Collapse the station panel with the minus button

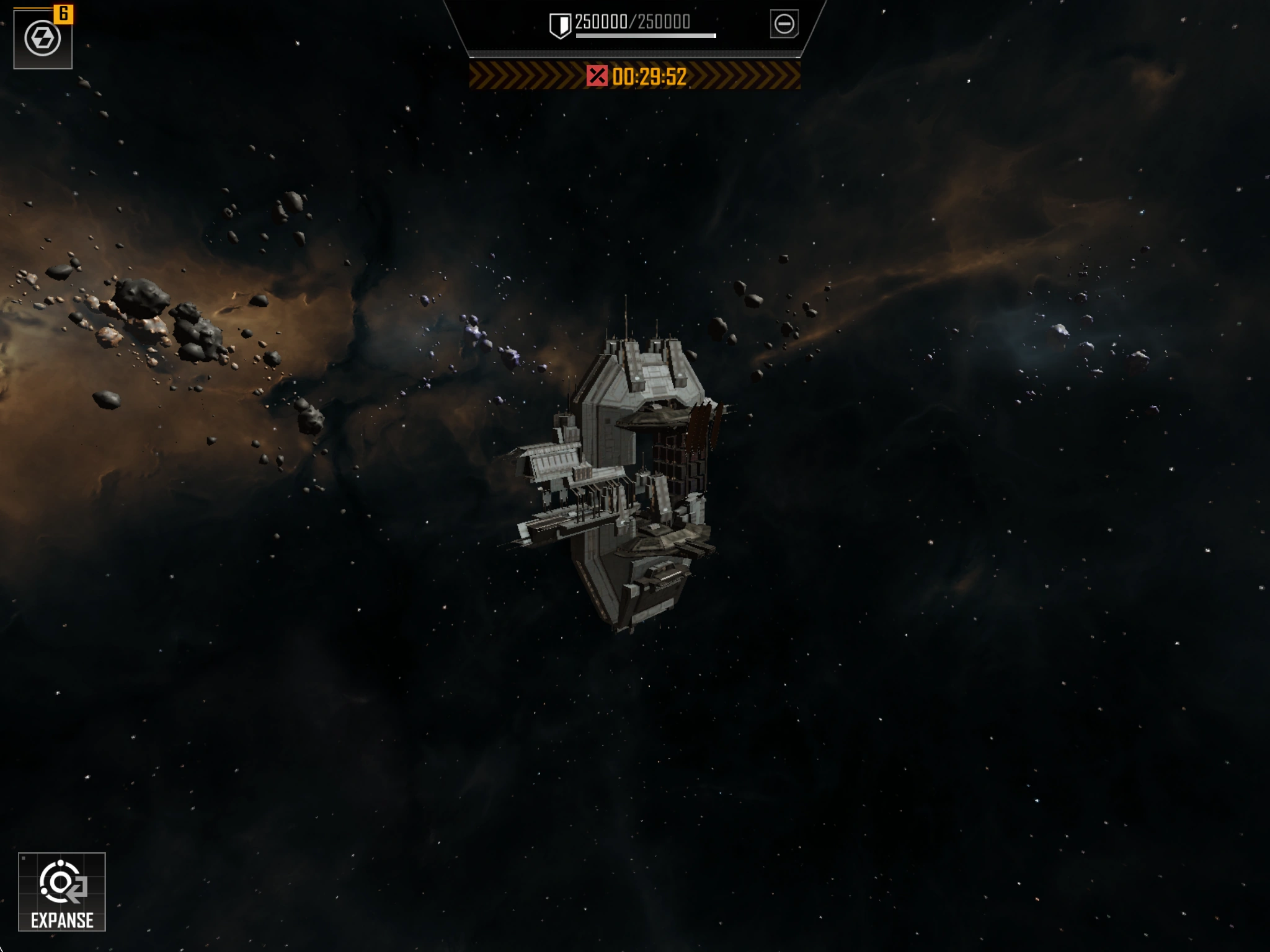tap(784, 24)
